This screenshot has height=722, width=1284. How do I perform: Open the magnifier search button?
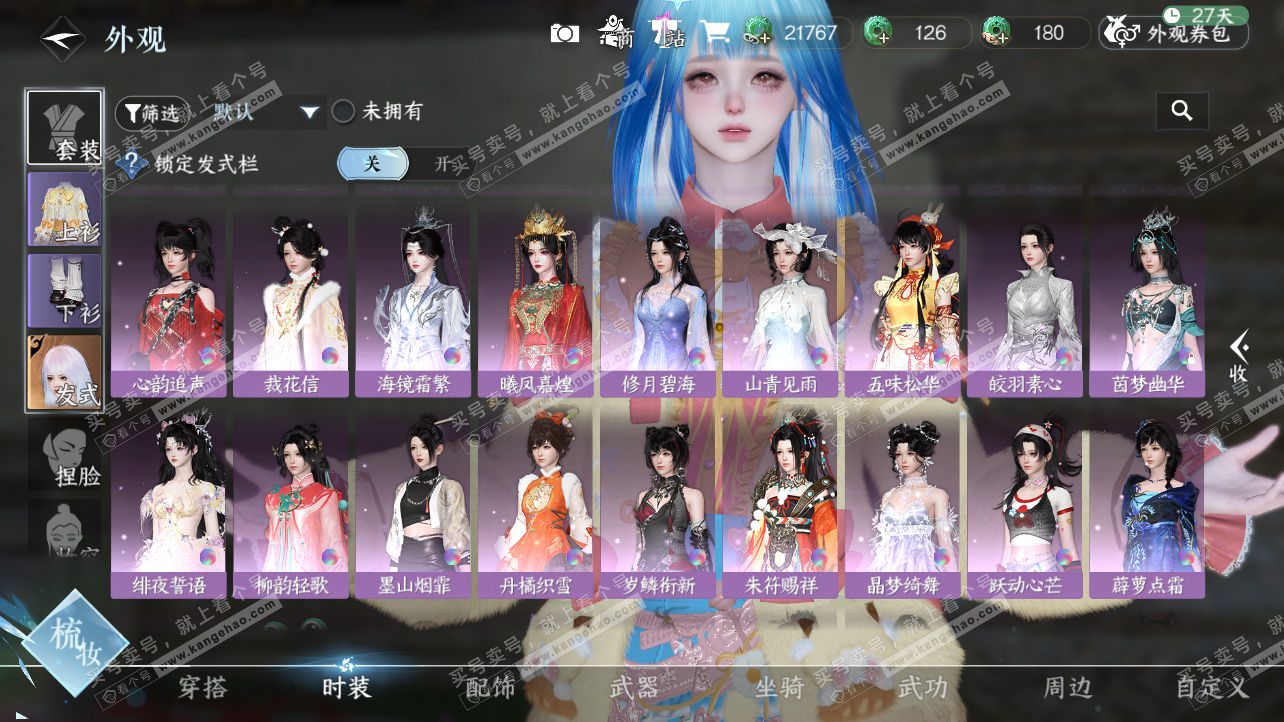point(1182,111)
